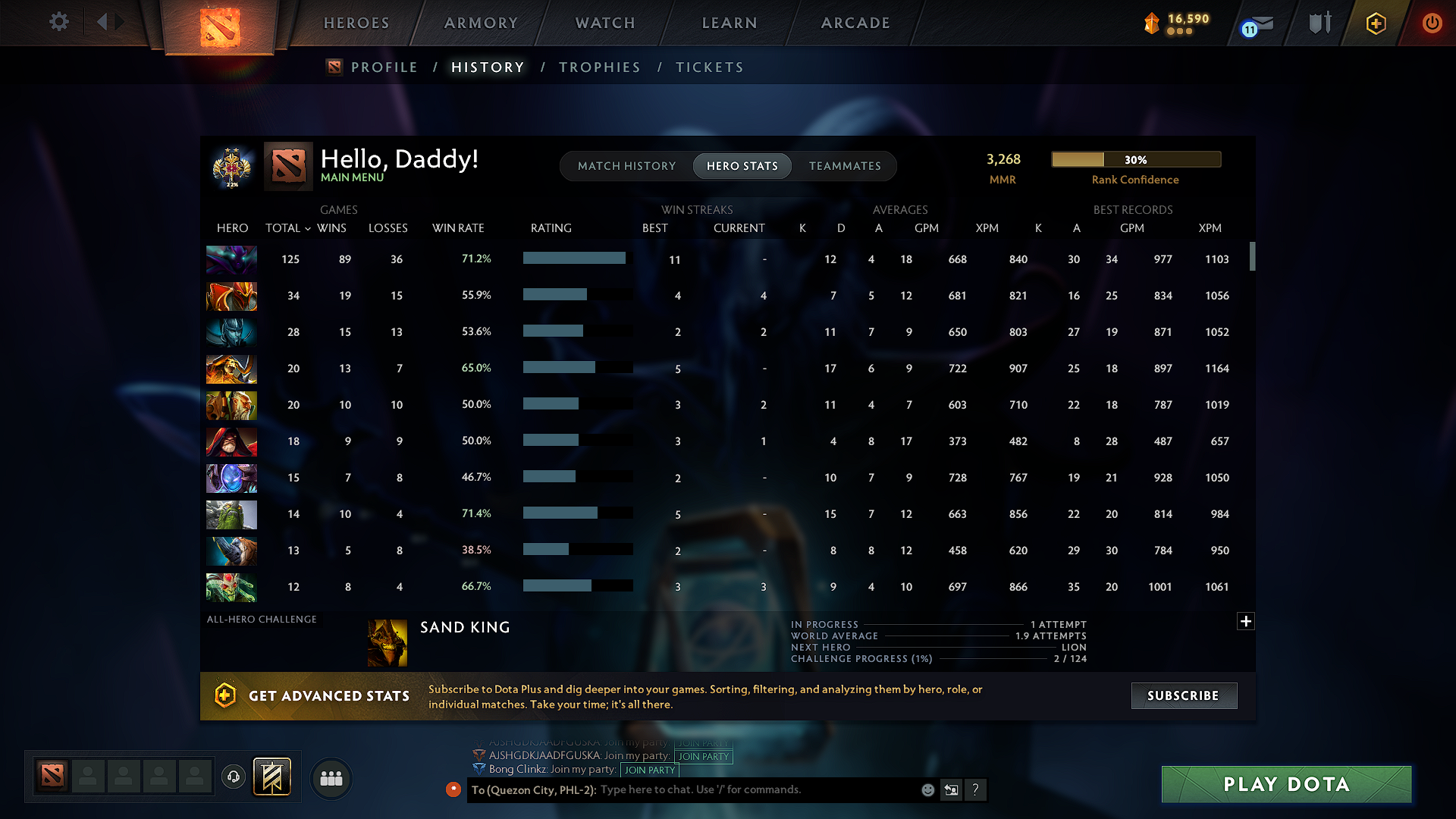Open the settings gear icon

click(59, 22)
